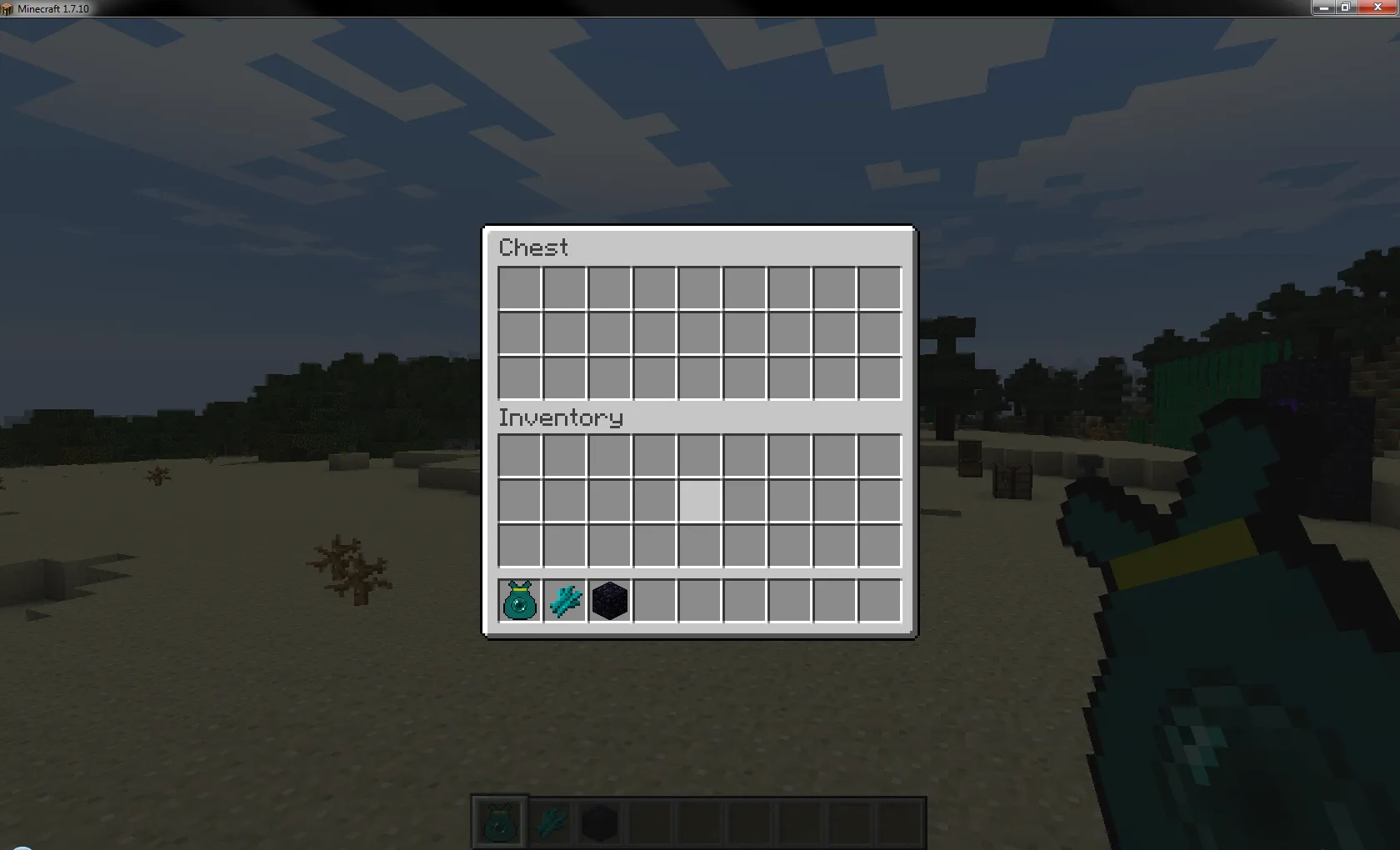Click the Chest title text
The width and height of the screenshot is (1400, 850).
[532, 247]
